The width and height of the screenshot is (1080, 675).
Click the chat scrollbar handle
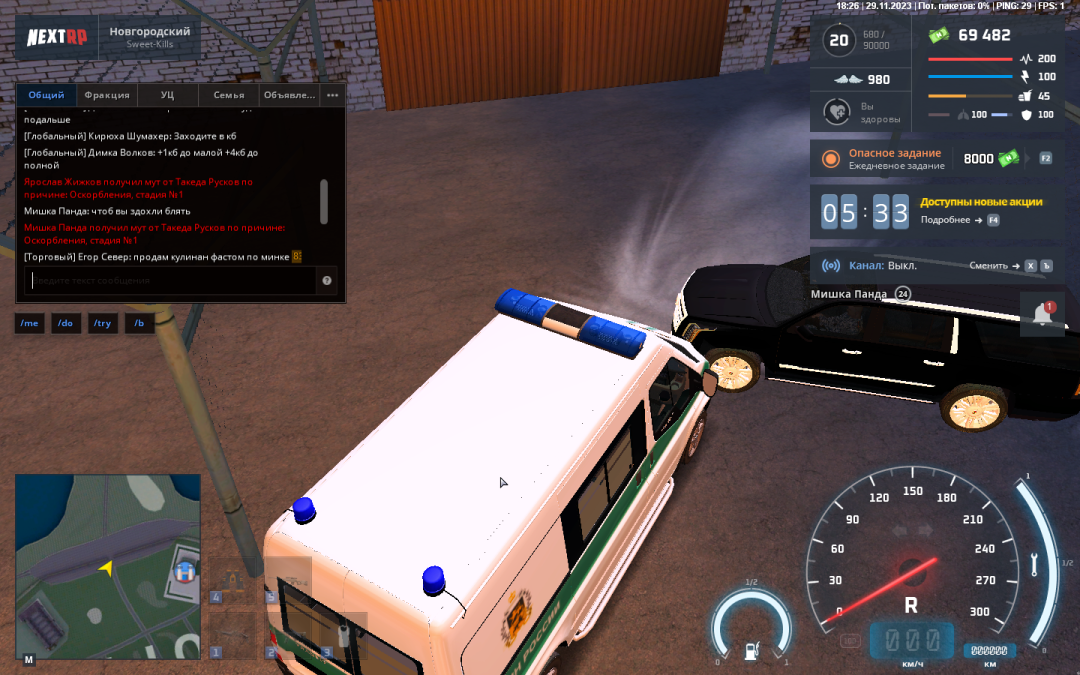[323, 202]
